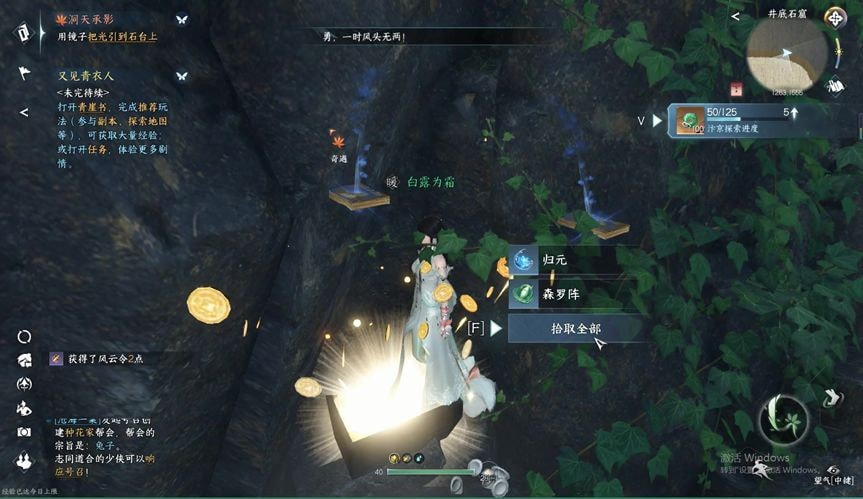The image size is (863, 499).
Task: Open the pinwheel menu above the minimap
Action: [834, 18]
